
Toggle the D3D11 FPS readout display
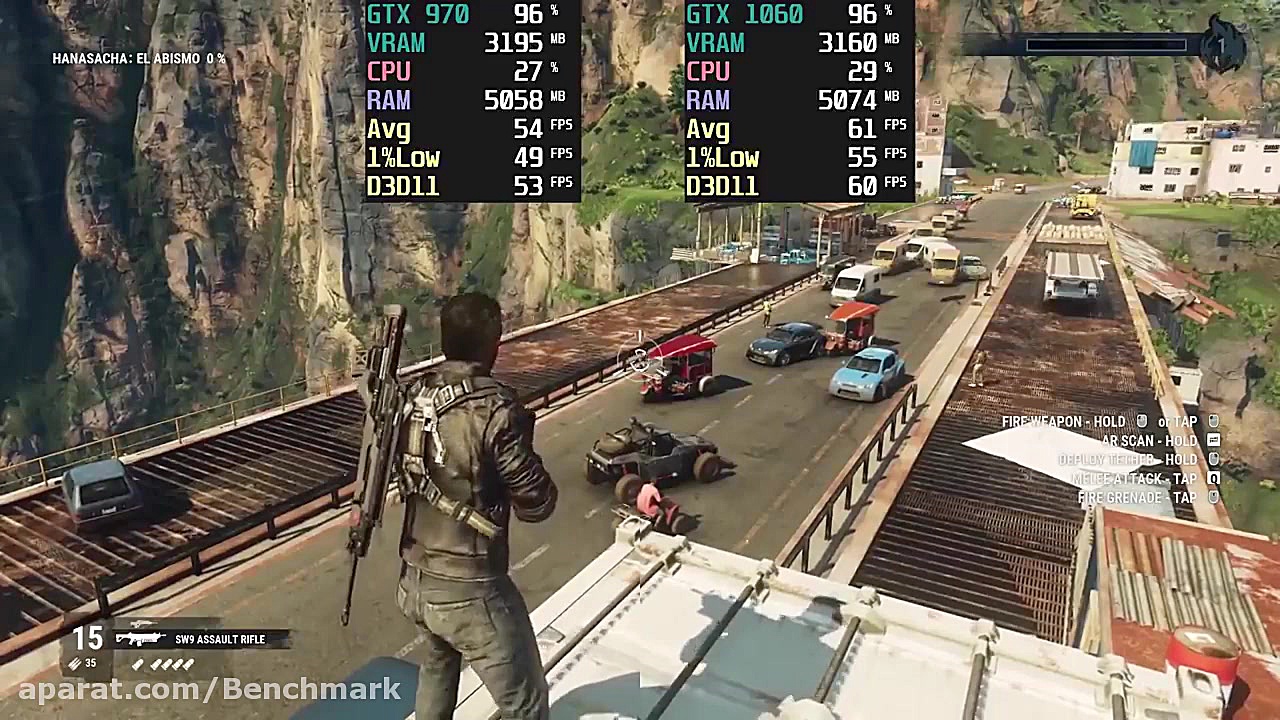[403, 186]
